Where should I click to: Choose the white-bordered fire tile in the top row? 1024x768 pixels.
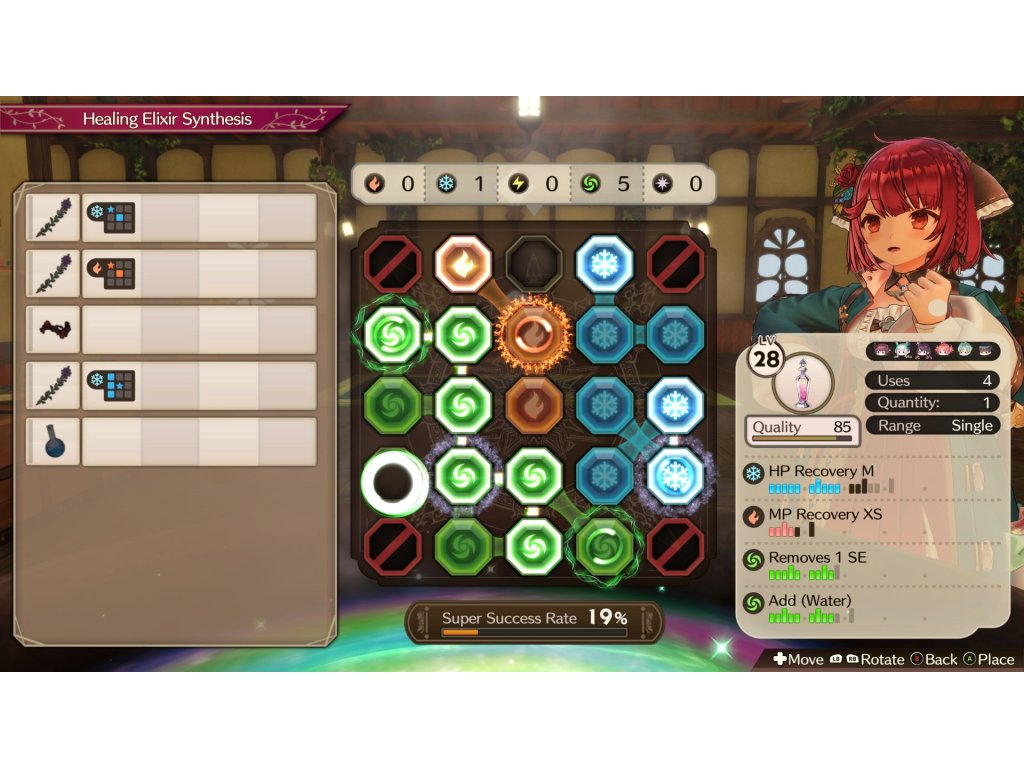(x=463, y=264)
